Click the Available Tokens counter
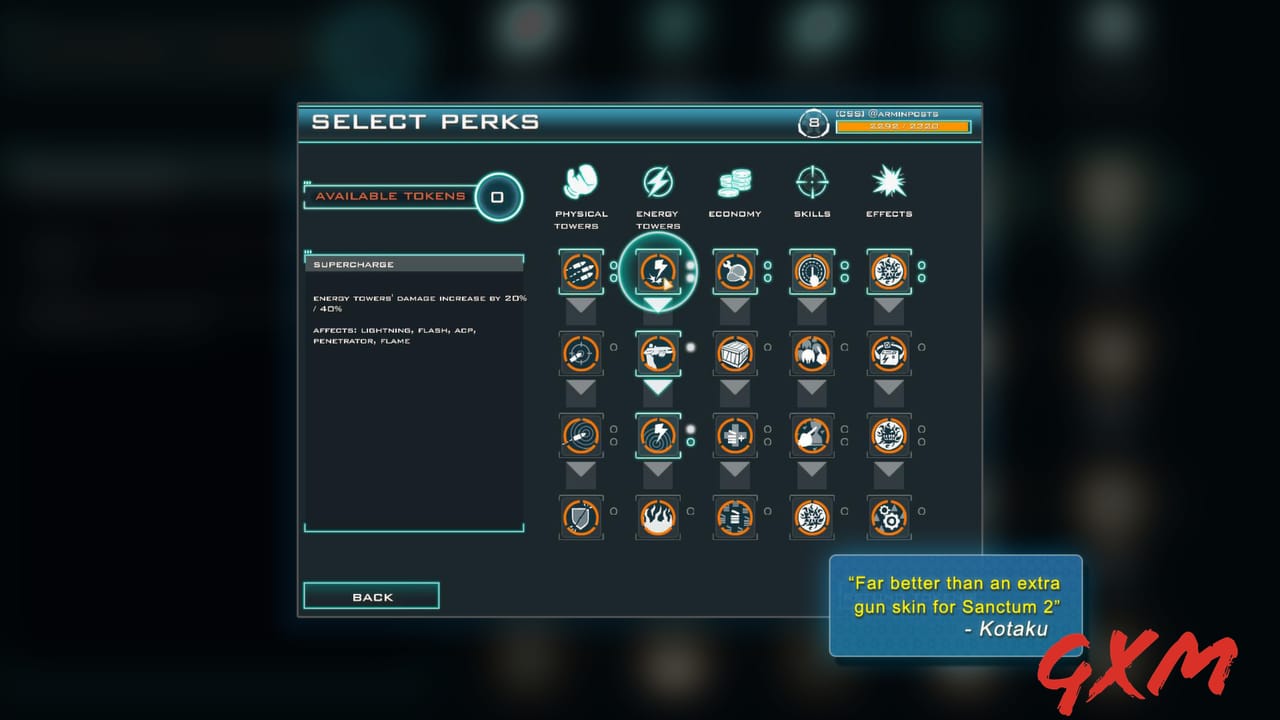The width and height of the screenshot is (1280, 720). [415, 196]
